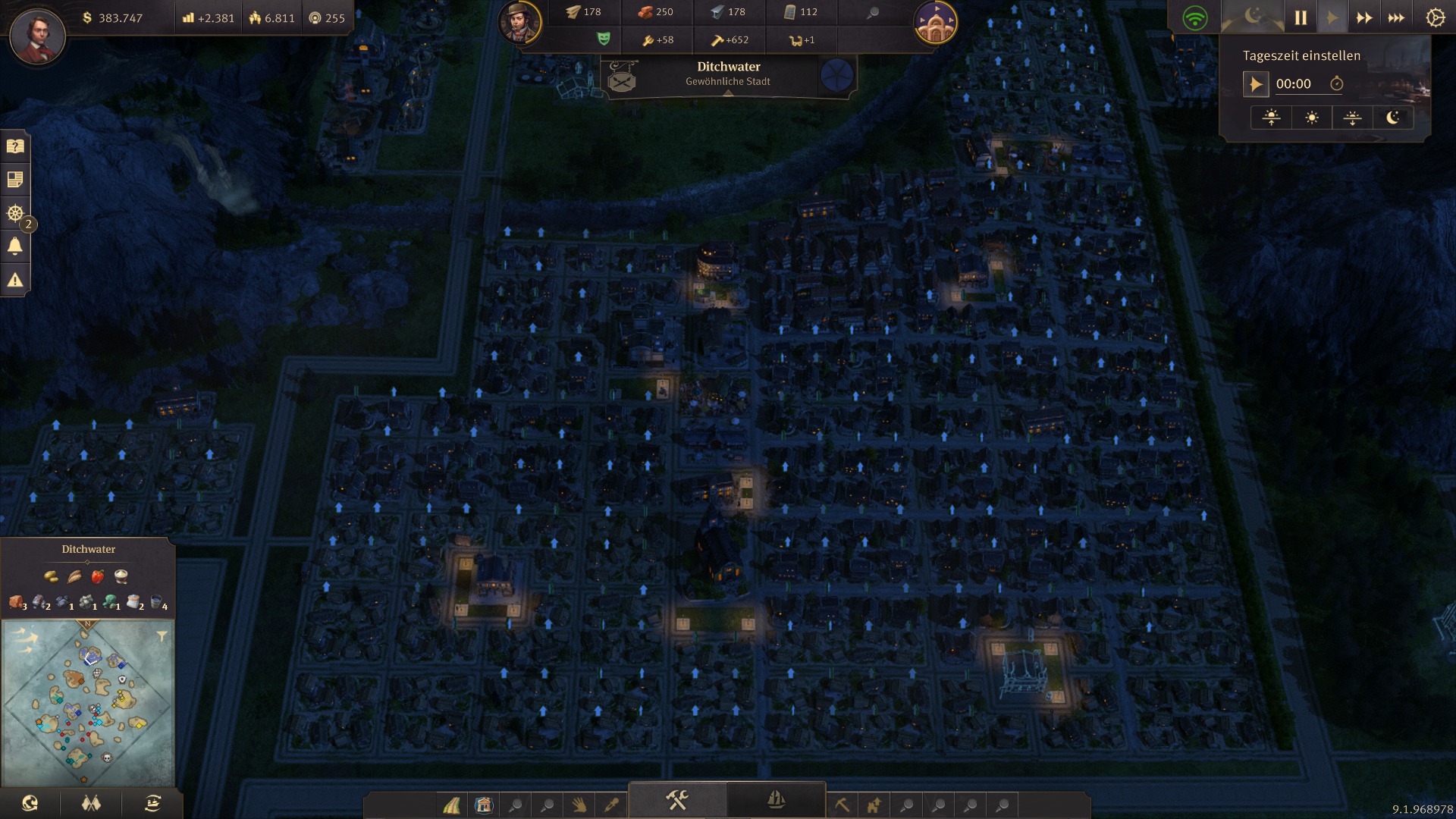This screenshot has height=819, width=1456.
Task: Select the sunset time-of-day preset
Action: (1352, 118)
